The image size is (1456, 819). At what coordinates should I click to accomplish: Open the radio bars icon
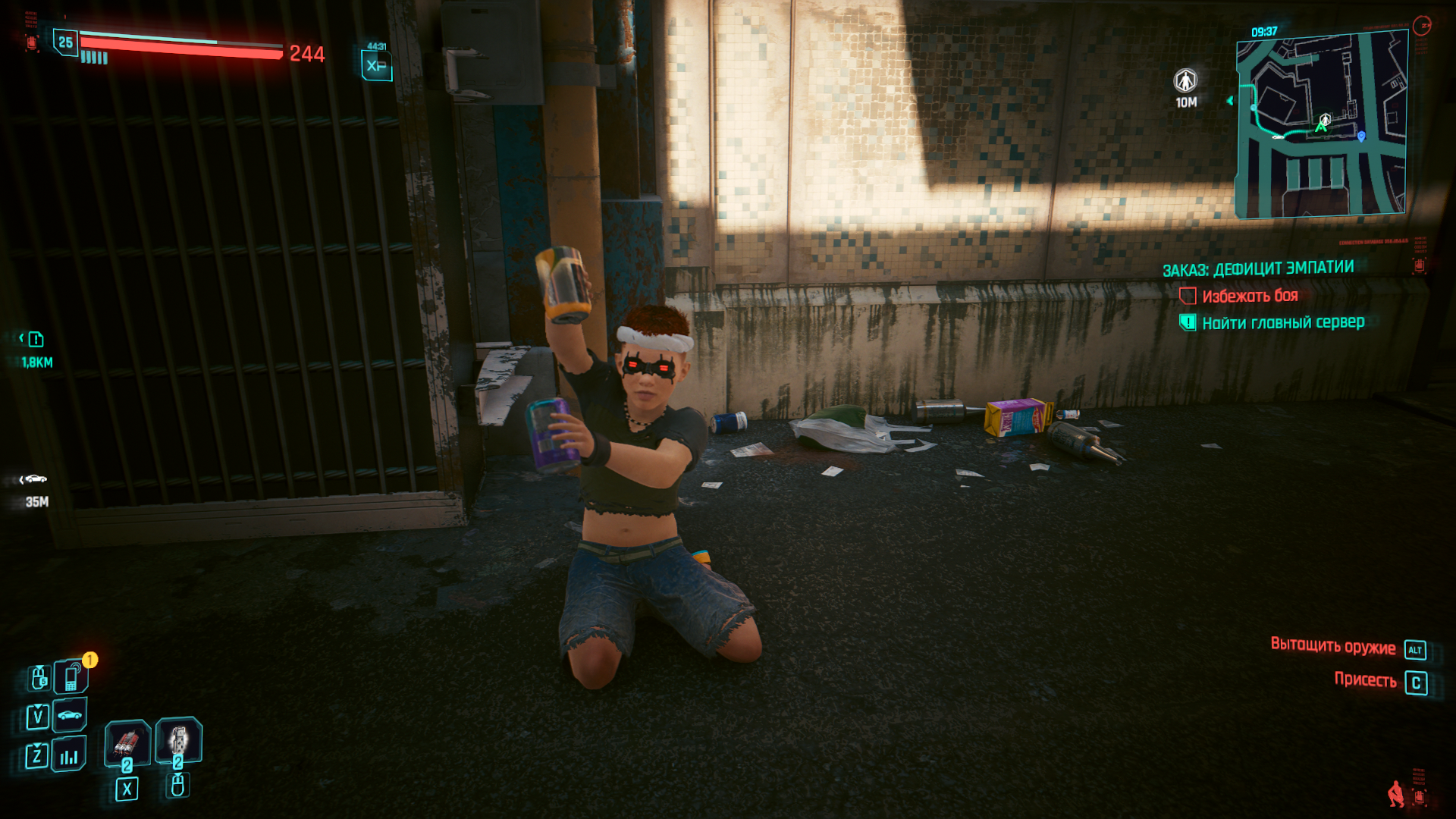69,755
